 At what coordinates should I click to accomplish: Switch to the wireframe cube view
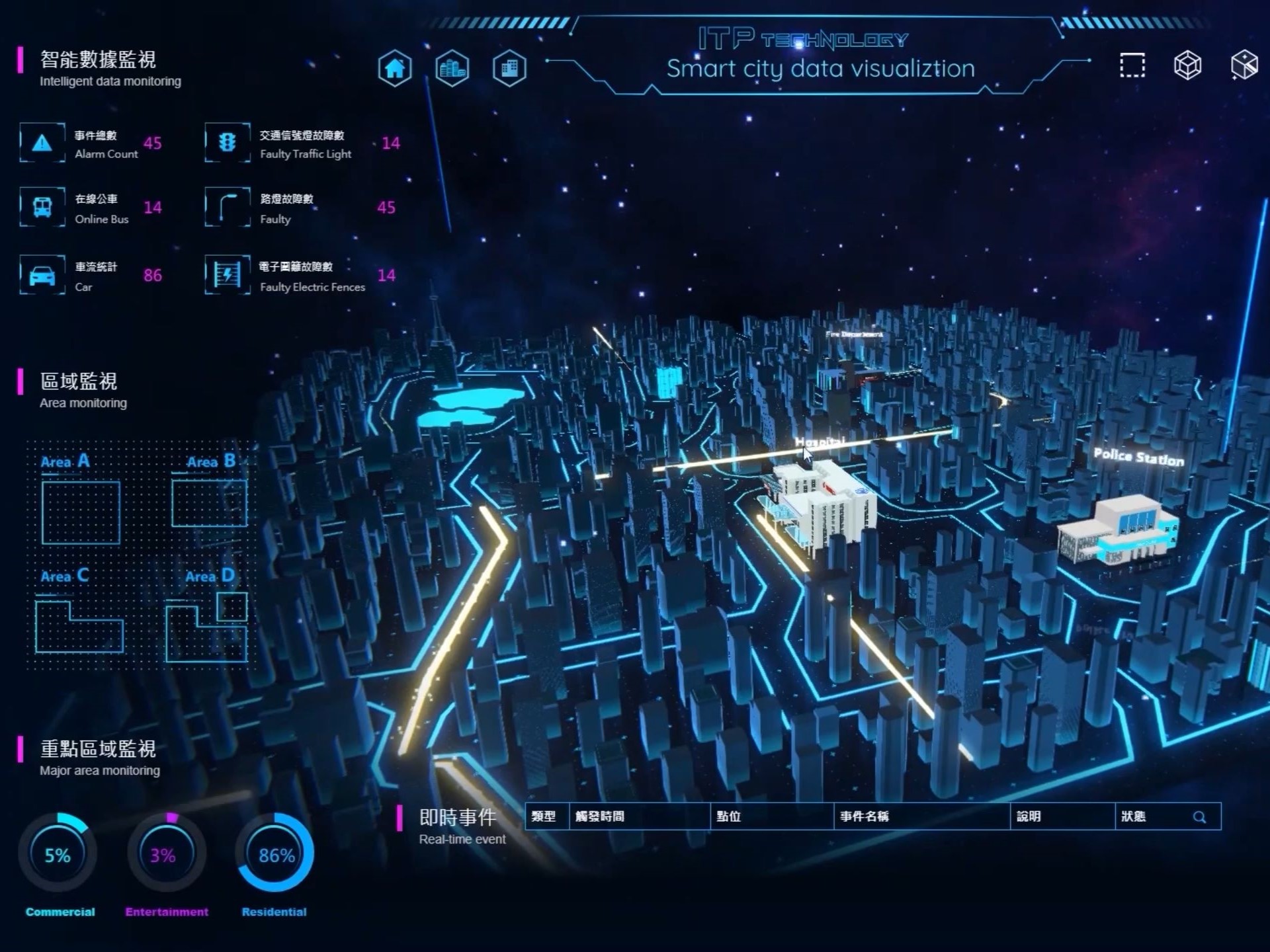1187,65
